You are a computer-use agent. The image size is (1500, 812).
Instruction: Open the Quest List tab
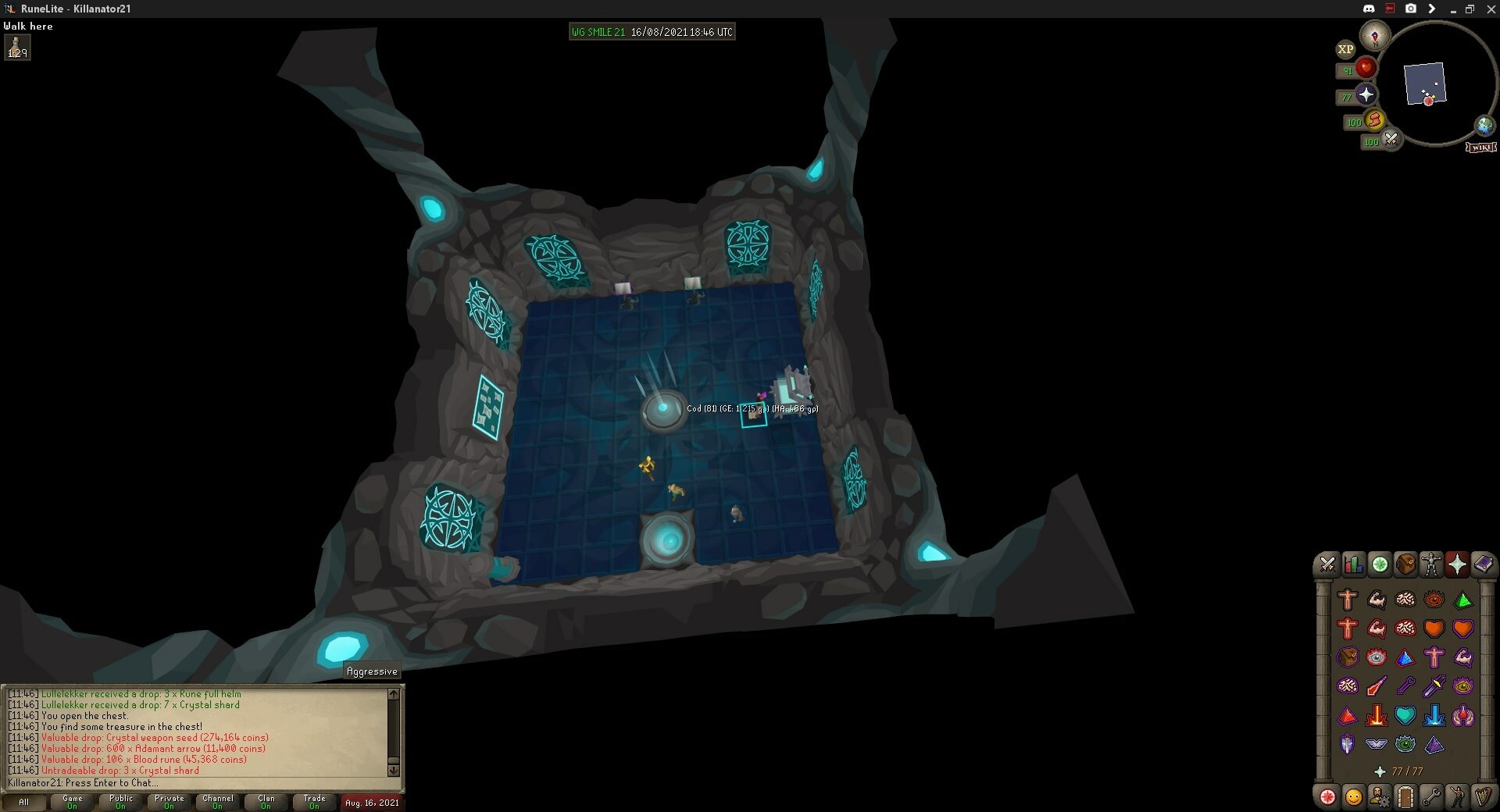click(1380, 564)
